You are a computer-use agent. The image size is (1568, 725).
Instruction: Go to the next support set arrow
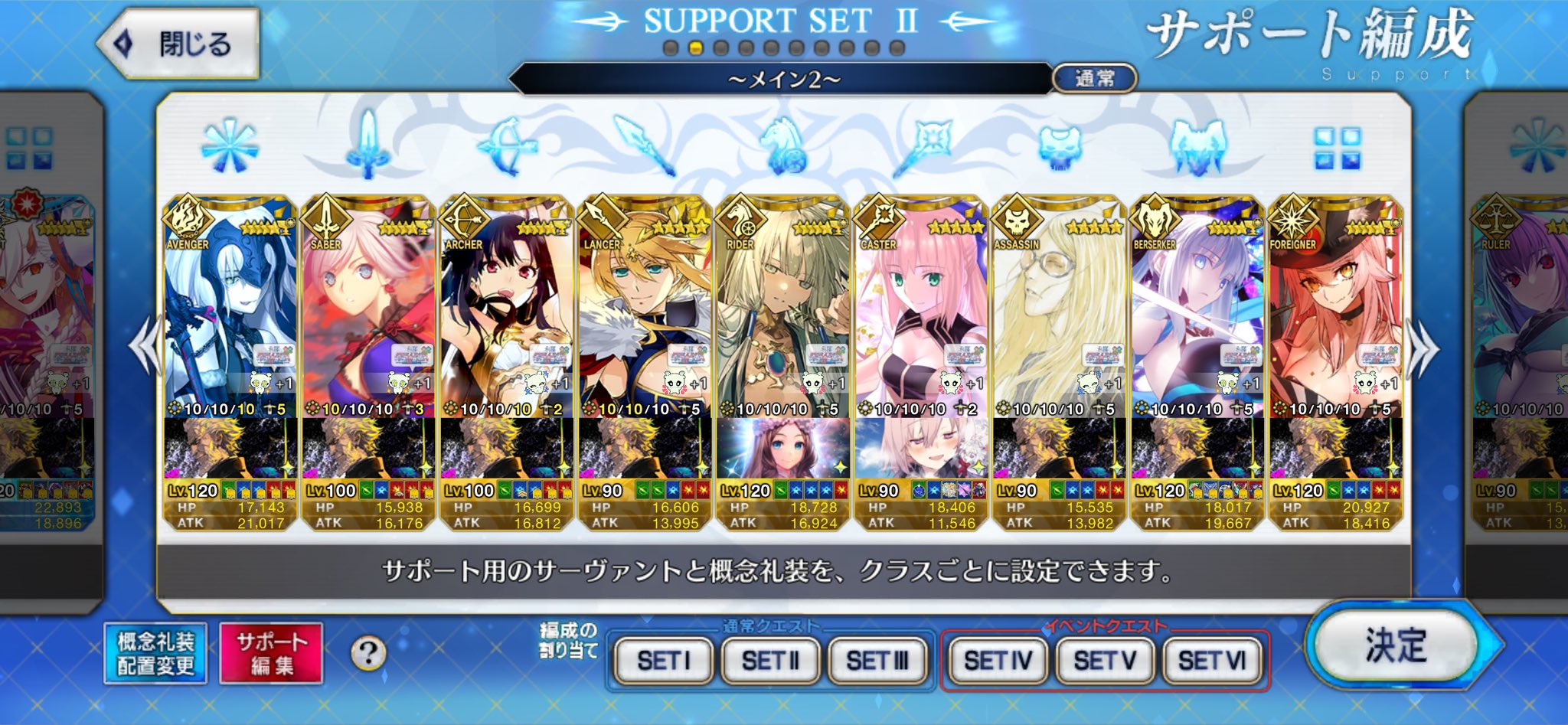[x=1425, y=348]
